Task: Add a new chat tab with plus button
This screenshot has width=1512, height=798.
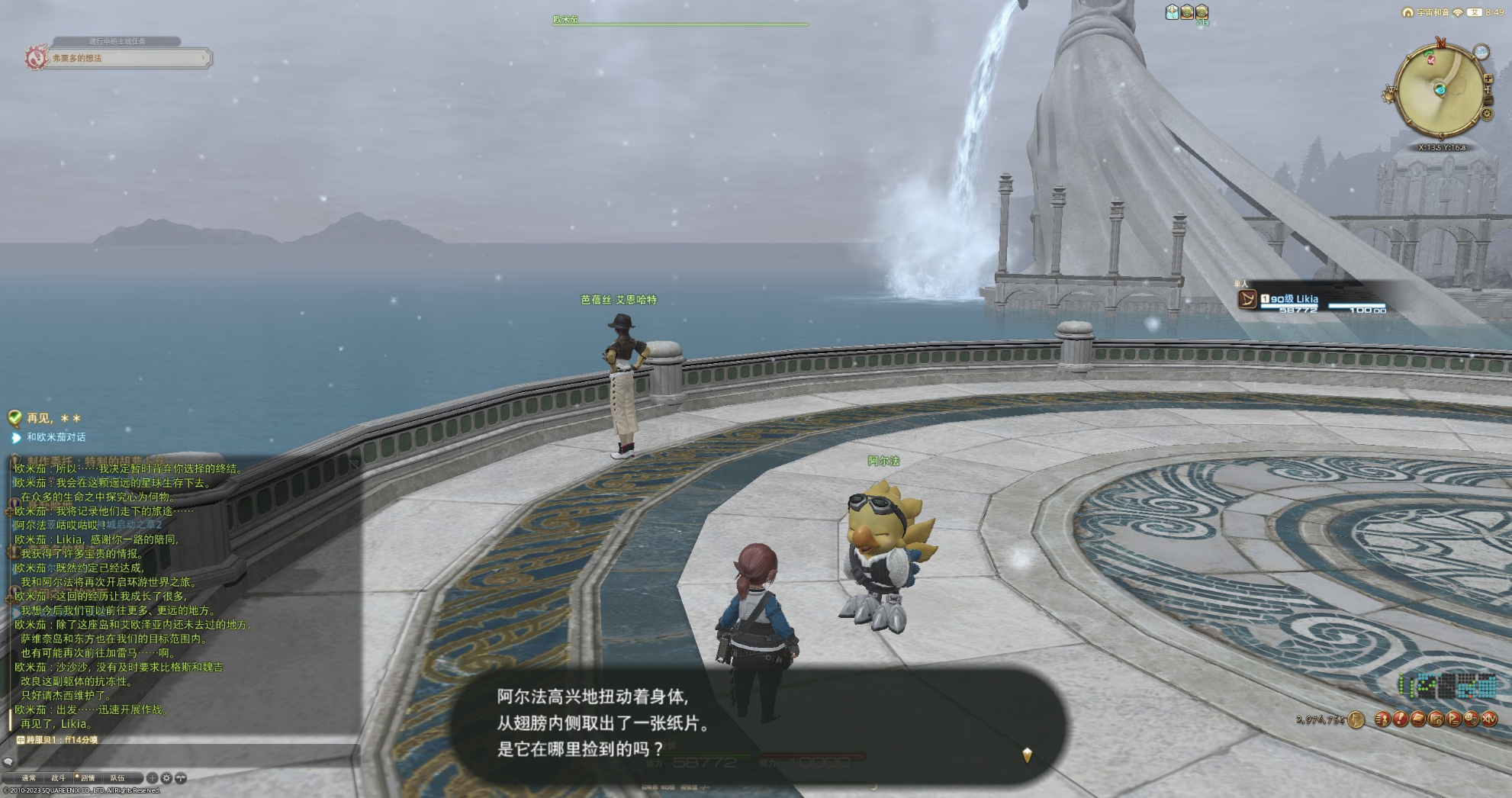Action: pyautogui.click(x=153, y=778)
